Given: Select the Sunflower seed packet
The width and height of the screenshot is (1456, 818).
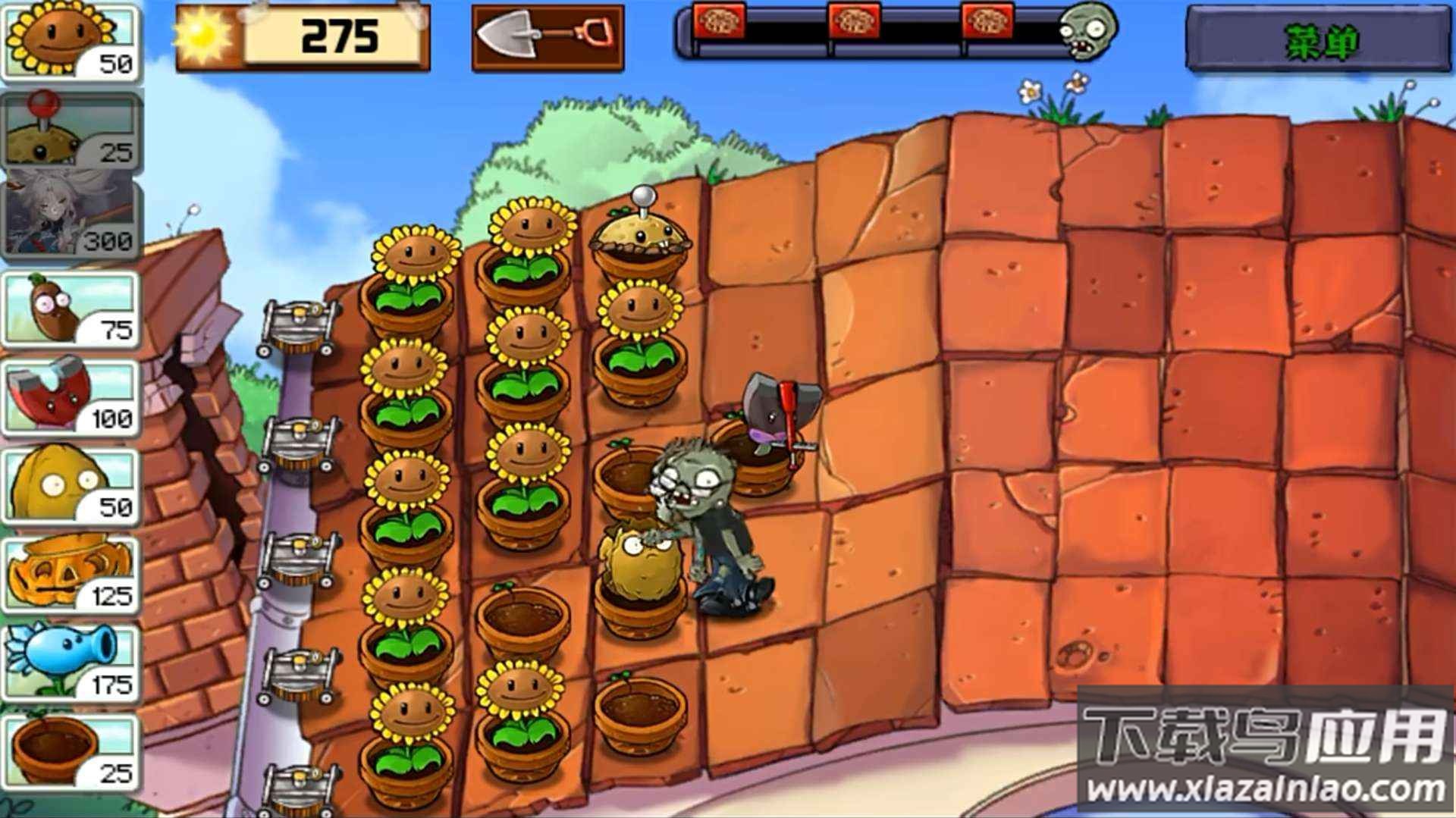Looking at the screenshot, I should [x=71, y=42].
